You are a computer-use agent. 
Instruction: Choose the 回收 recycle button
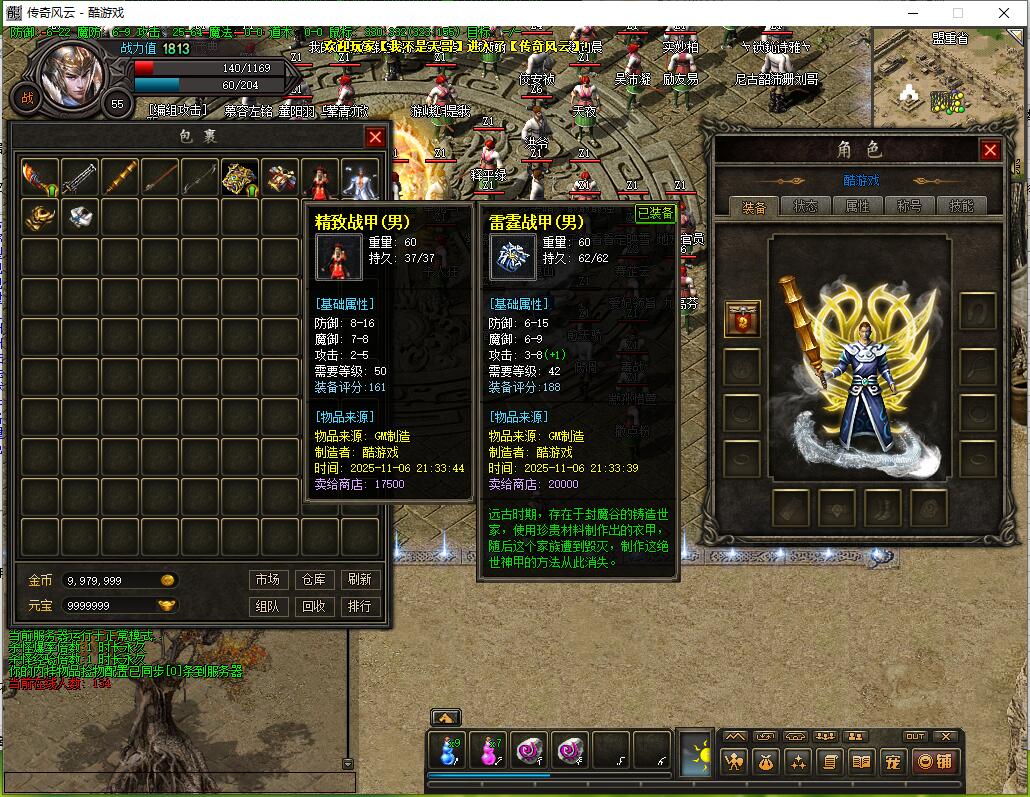click(x=313, y=606)
